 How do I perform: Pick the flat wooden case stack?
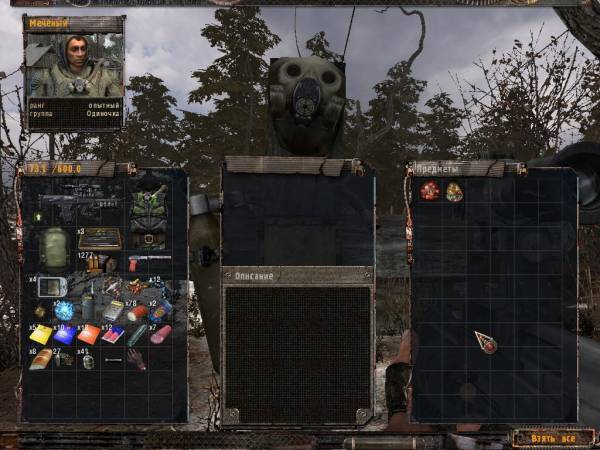tap(99, 239)
